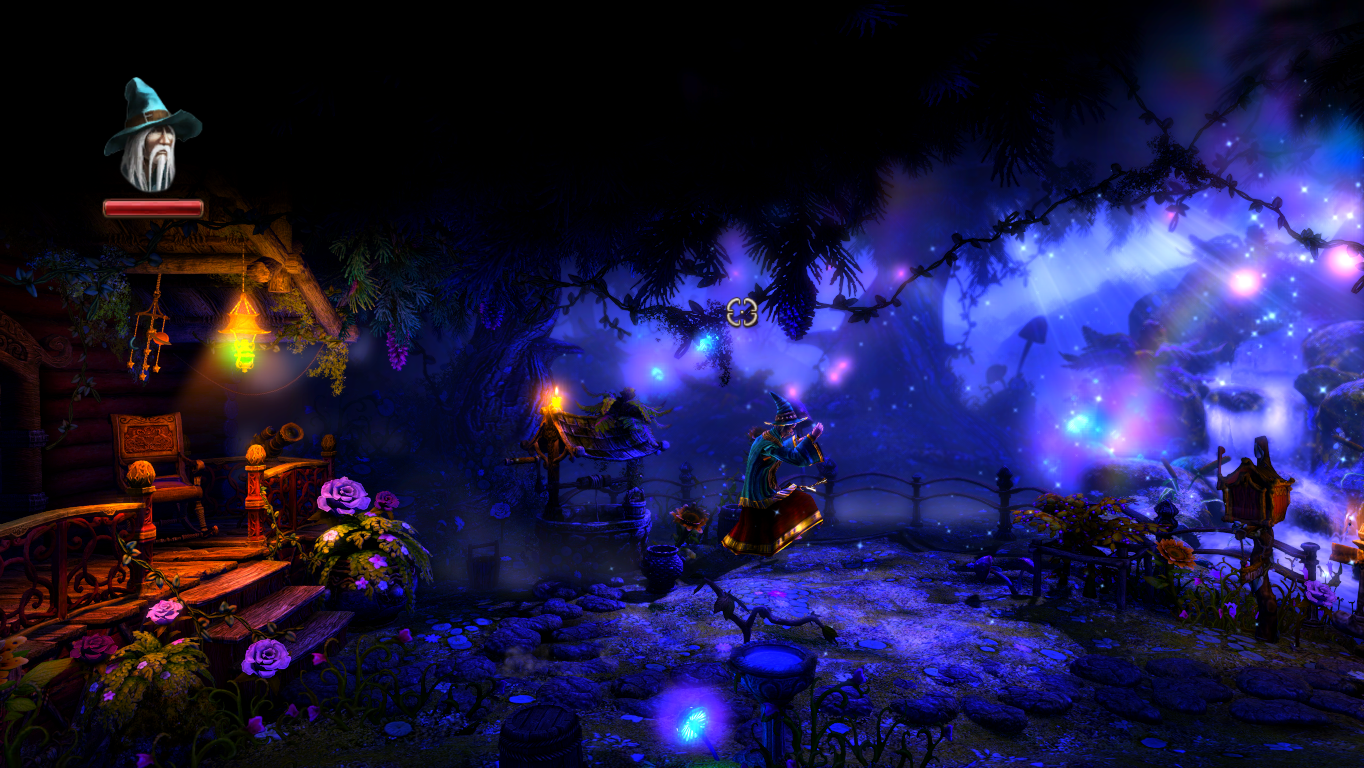The image size is (1364, 768).
Task: Select the wizard character portrait
Action: pyautogui.click(x=152, y=137)
